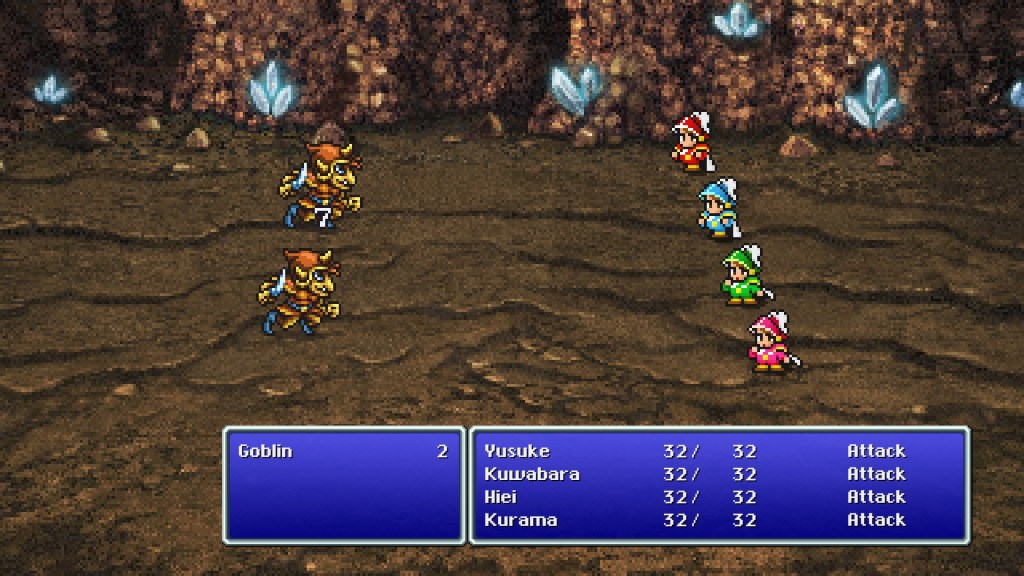1024x576 pixels.
Task: Click Kurama's row in the party window
Action: 520,520
